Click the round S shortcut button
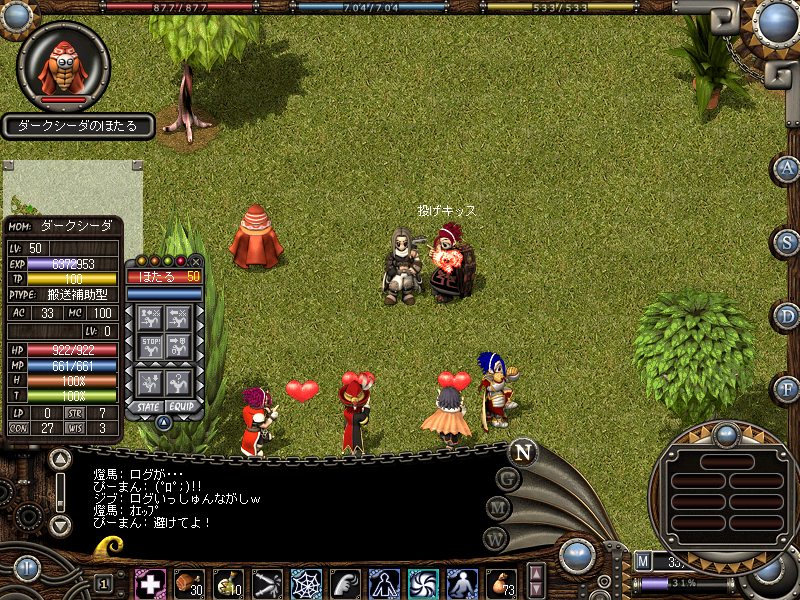The image size is (800, 600). 787,241
